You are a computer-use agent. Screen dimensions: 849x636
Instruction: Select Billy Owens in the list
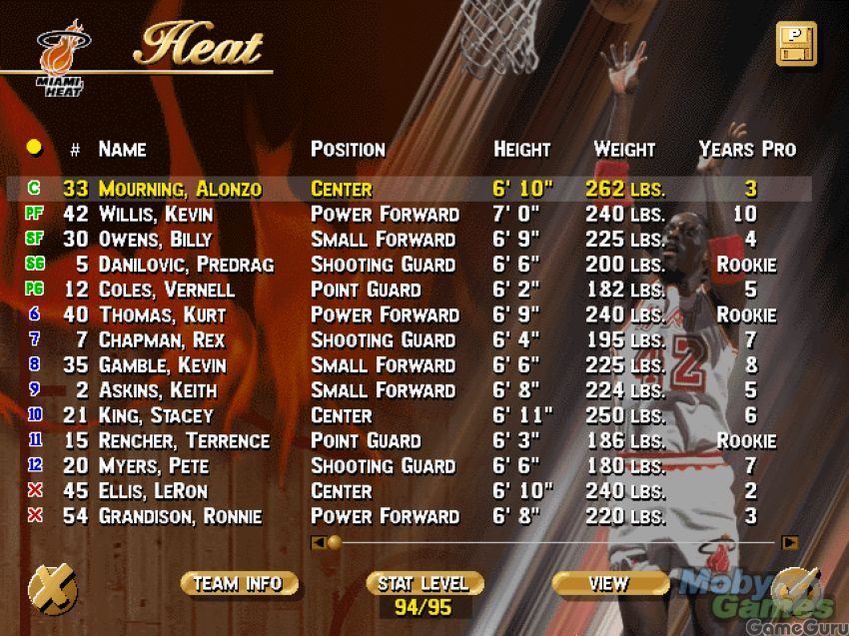click(x=155, y=239)
